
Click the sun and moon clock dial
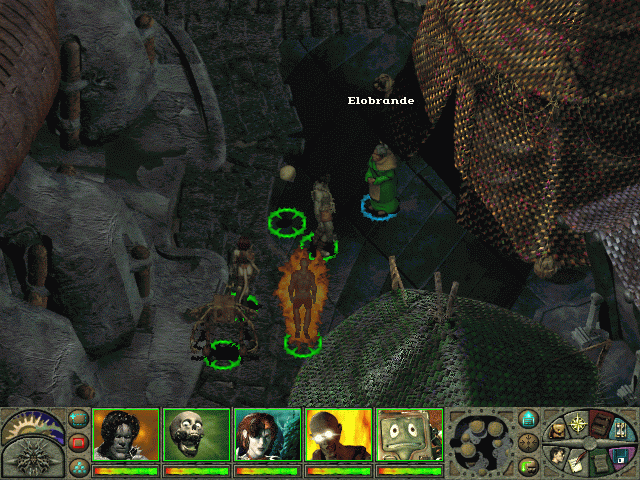click(32, 425)
